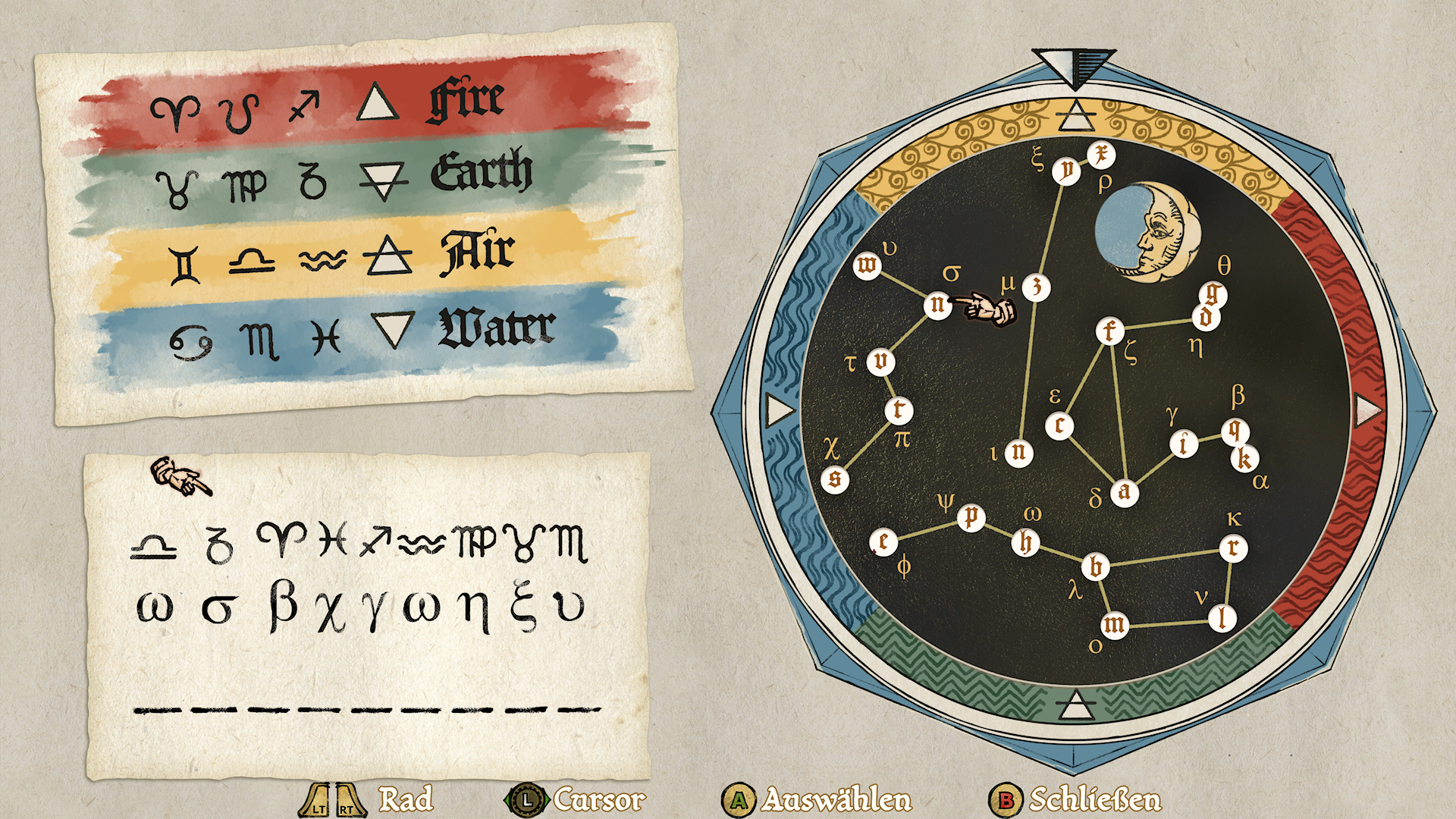Select the letter f star near zeta
The height and width of the screenshot is (819, 1456).
point(1109,331)
